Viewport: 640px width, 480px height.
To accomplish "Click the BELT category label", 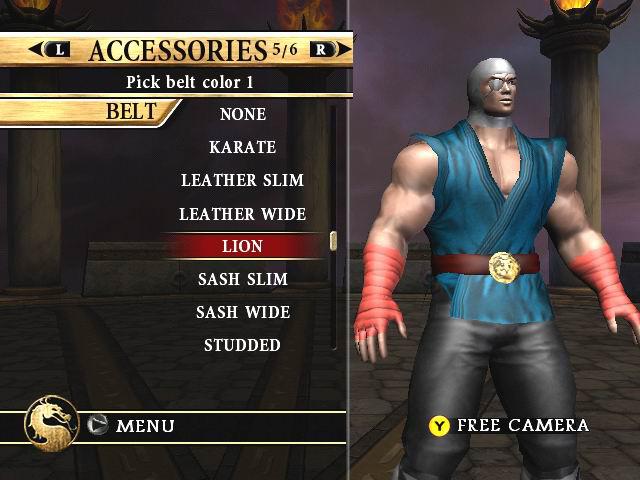I will [132, 110].
